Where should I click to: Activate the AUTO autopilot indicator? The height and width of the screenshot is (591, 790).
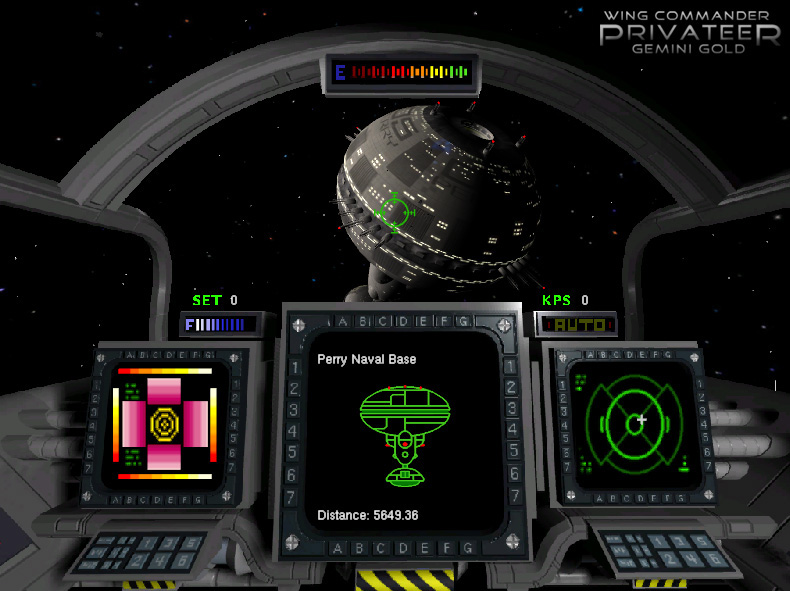pos(577,324)
